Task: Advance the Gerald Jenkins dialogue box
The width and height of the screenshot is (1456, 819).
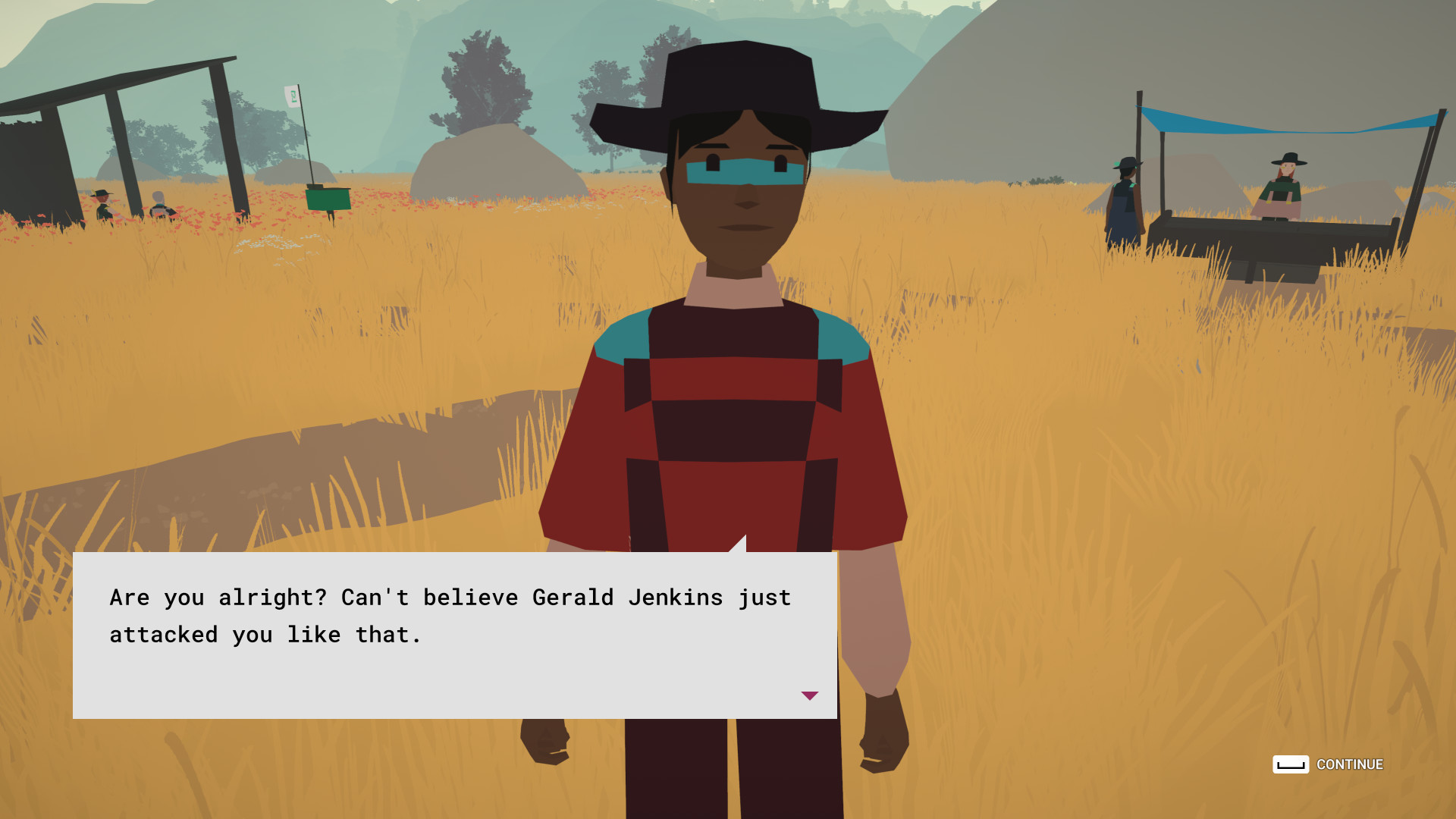Action: 1327,764
